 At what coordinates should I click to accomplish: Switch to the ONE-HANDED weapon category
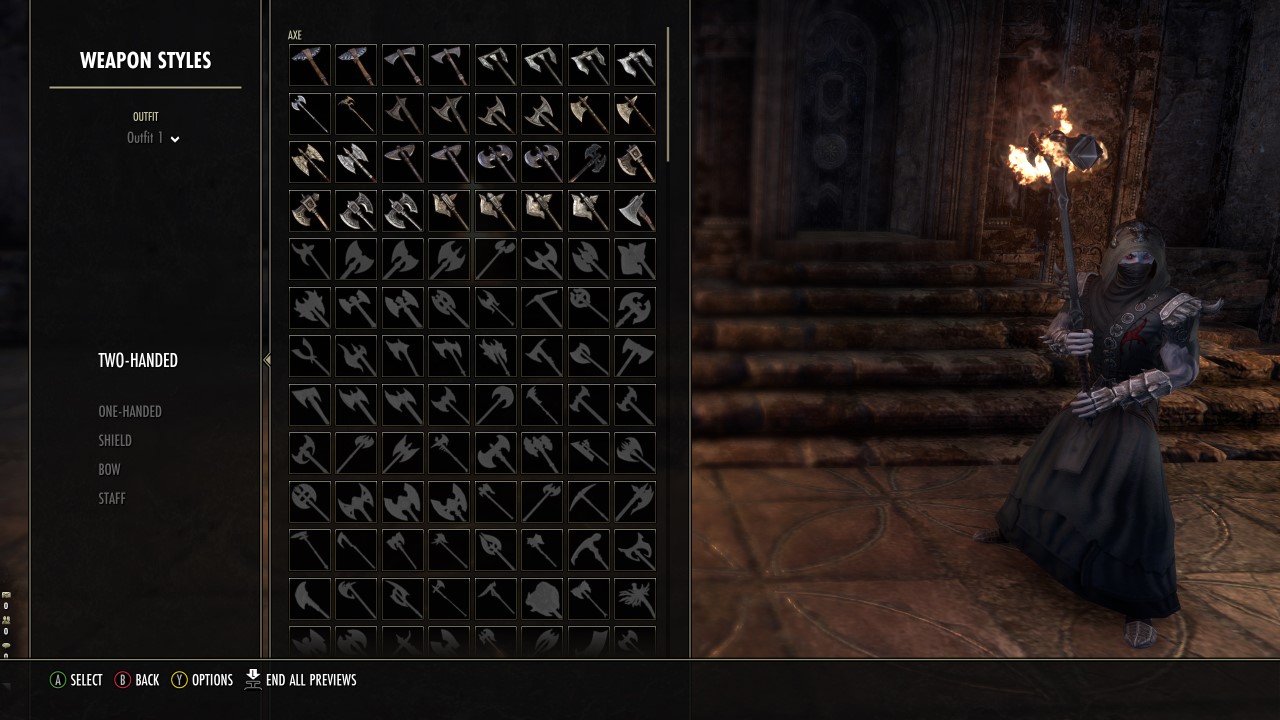[x=128, y=411]
